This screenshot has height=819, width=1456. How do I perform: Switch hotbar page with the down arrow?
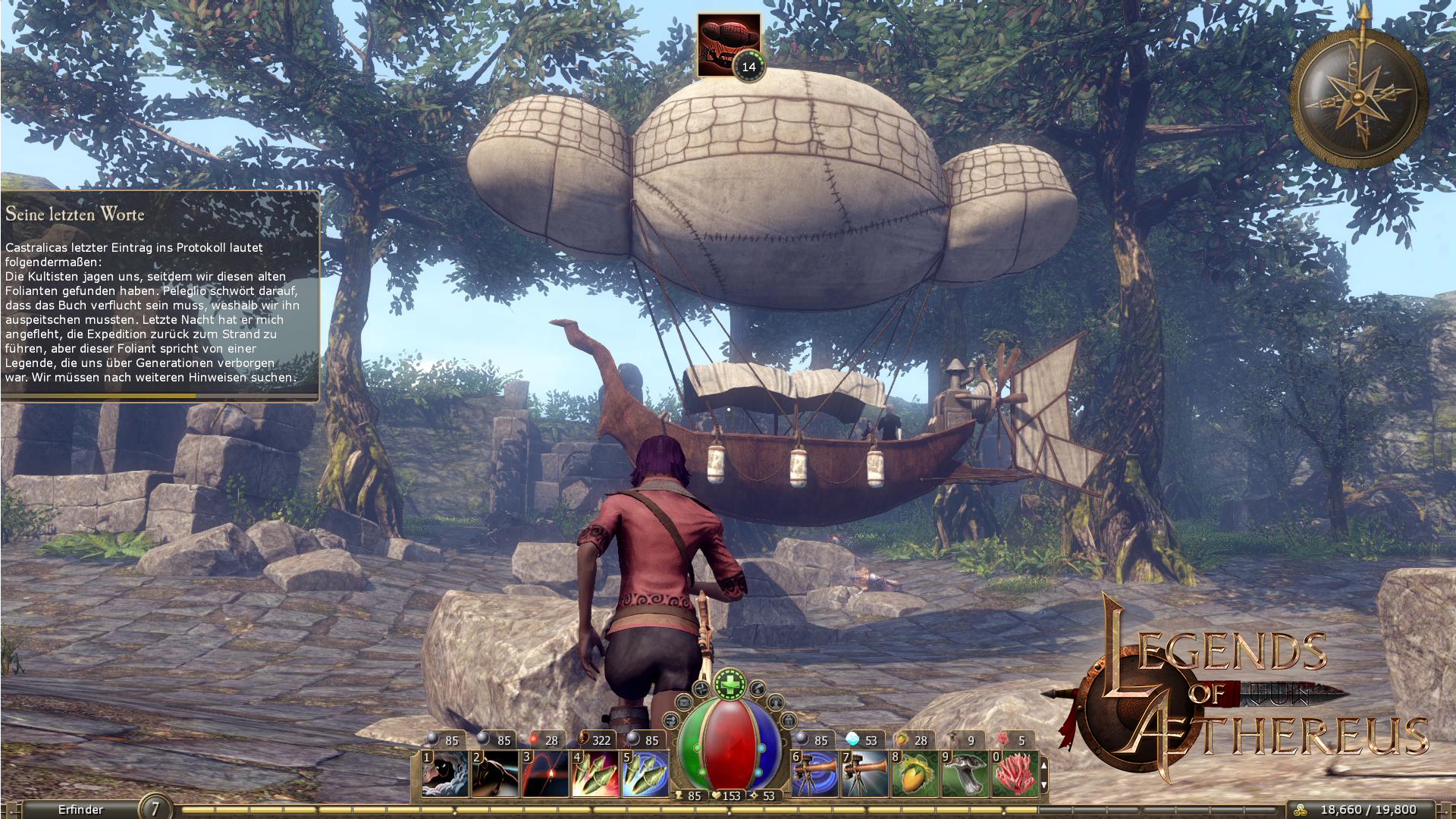pos(1043,786)
